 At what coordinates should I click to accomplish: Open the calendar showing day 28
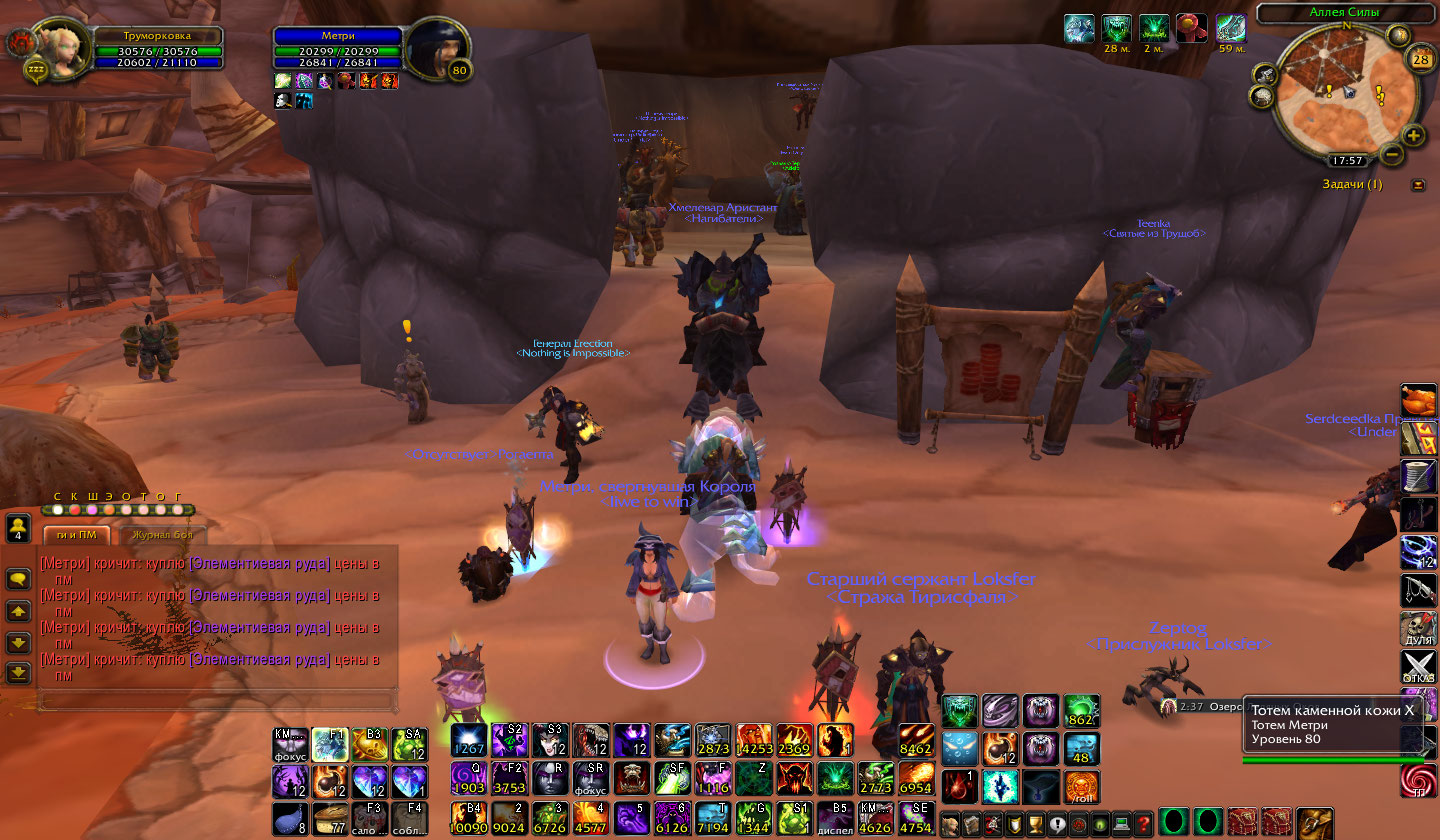pyautogui.click(x=1420, y=60)
